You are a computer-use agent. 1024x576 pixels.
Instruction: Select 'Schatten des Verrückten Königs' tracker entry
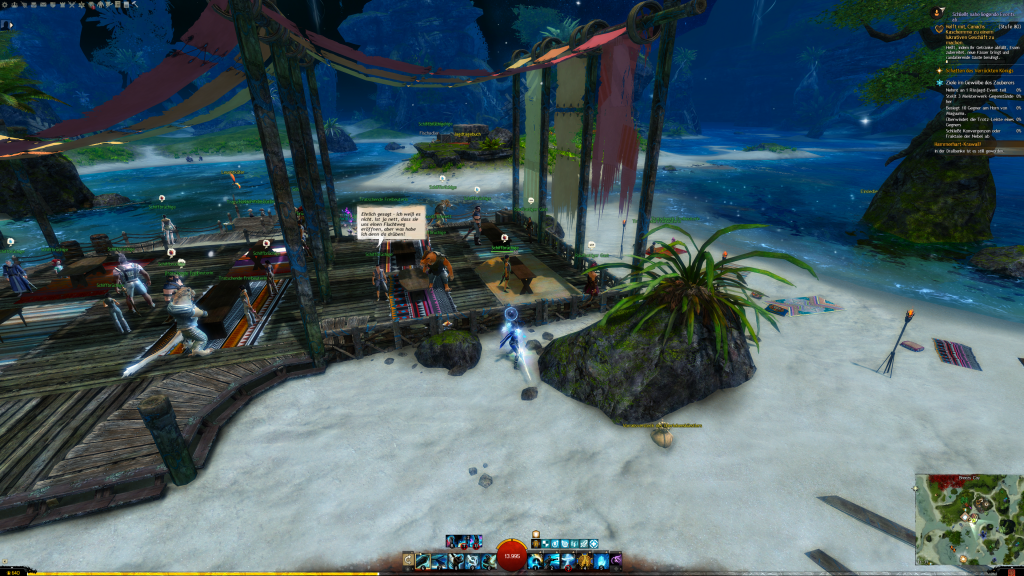click(x=977, y=70)
